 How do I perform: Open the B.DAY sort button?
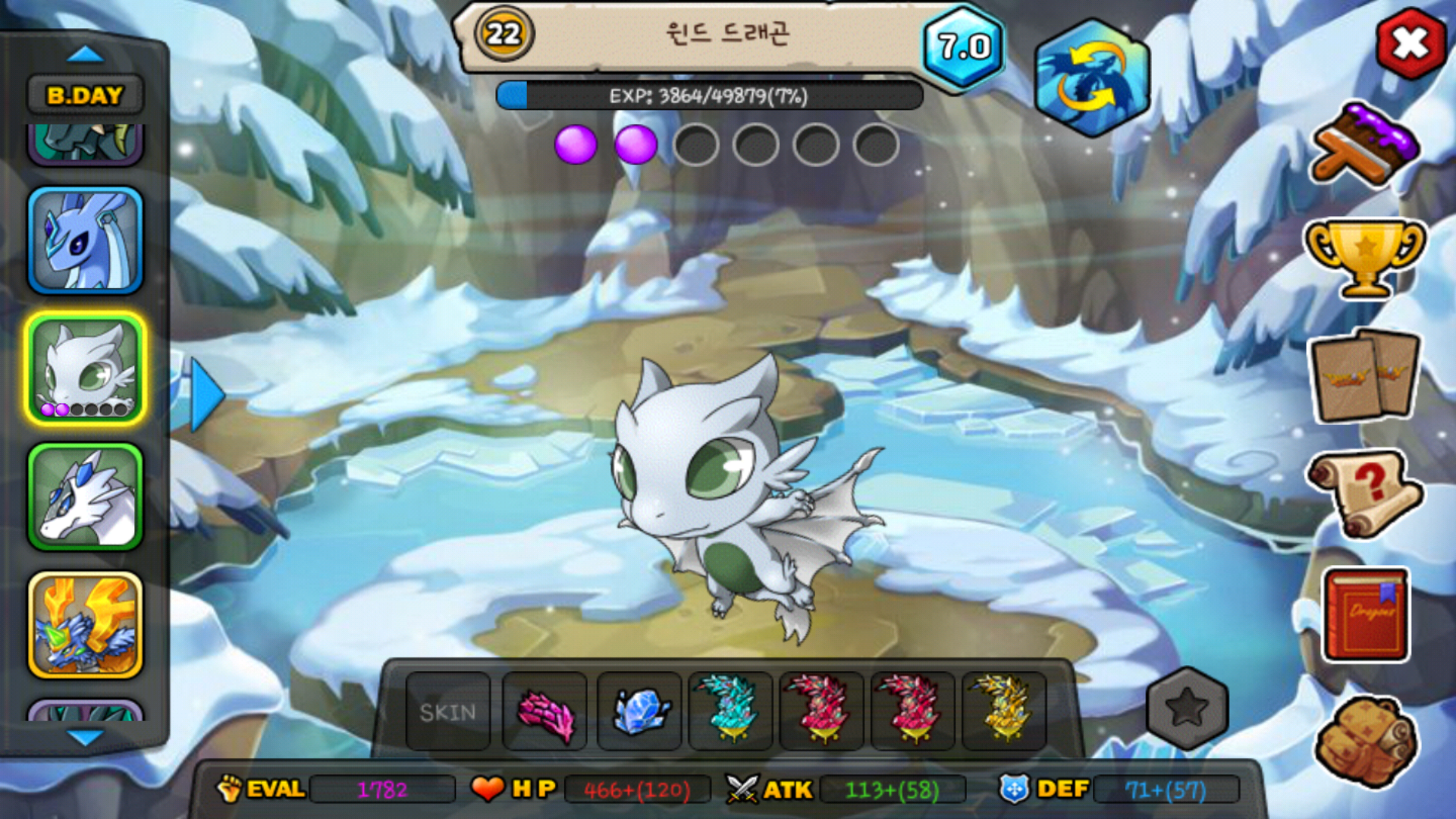coord(85,96)
